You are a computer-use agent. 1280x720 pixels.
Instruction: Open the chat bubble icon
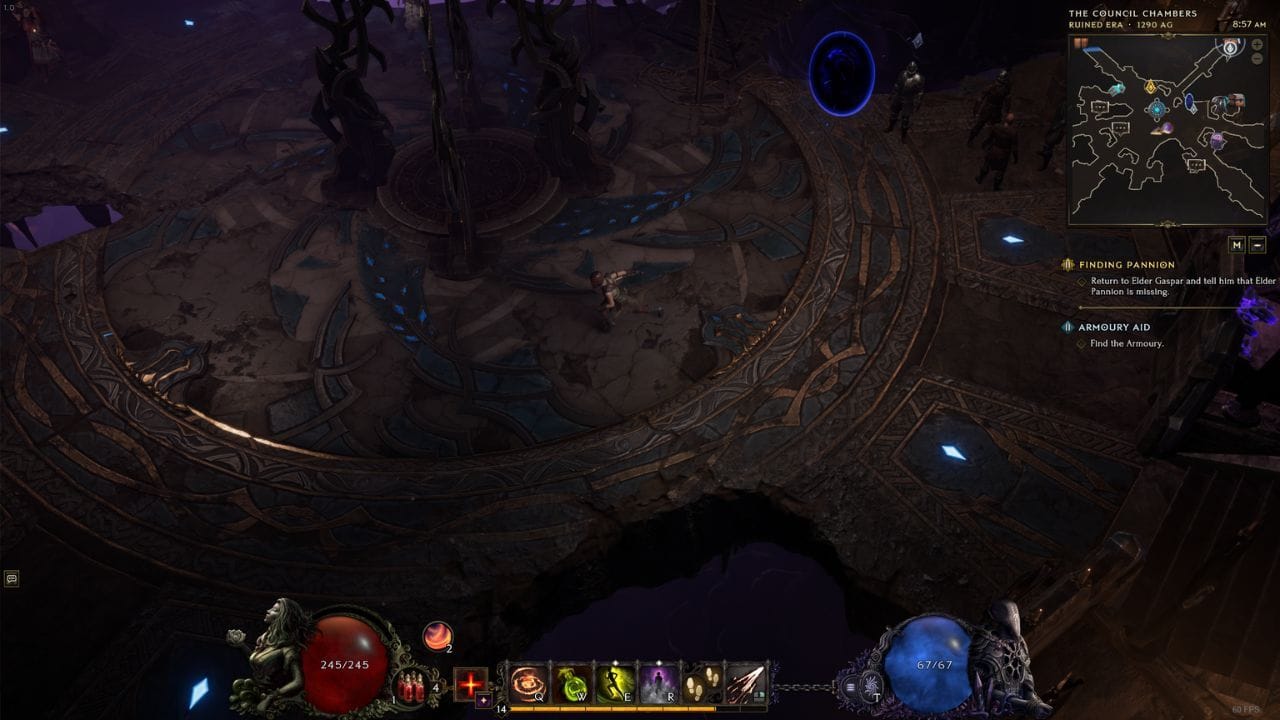pyautogui.click(x=12, y=578)
